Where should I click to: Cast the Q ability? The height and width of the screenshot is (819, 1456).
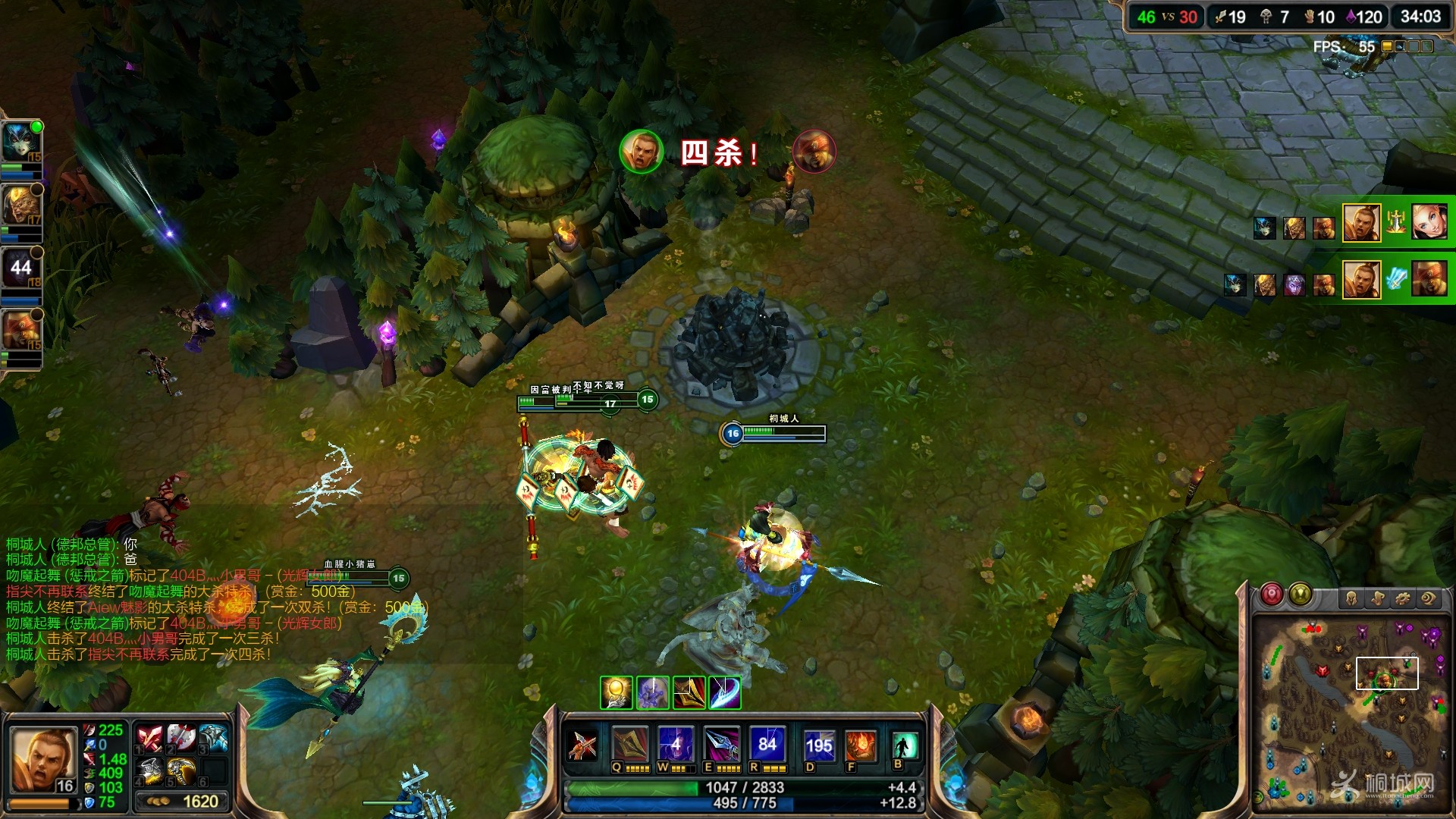coord(630,745)
